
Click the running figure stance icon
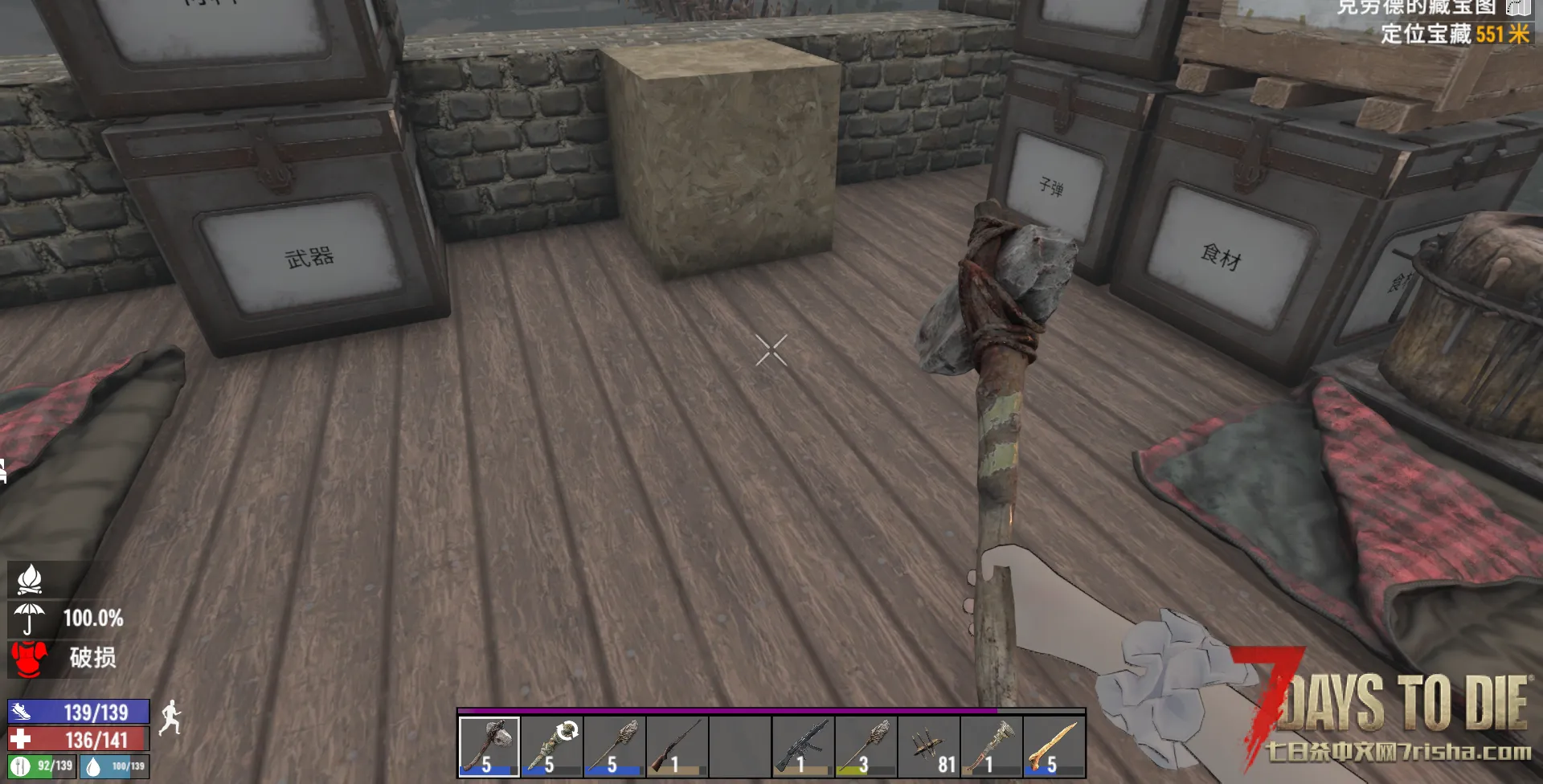coord(170,717)
